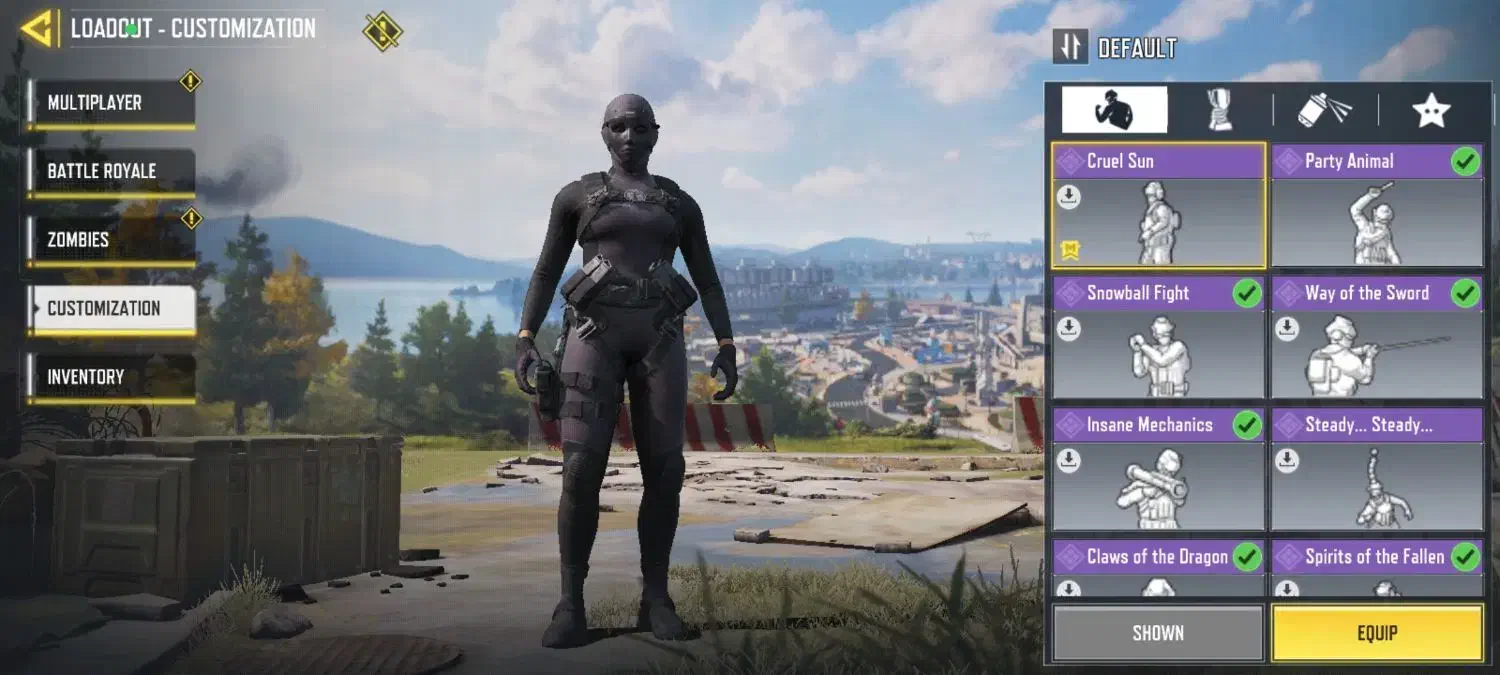The height and width of the screenshot is (675, 1500).
Task: Open the spray can tab
Action: (1324, 110)
